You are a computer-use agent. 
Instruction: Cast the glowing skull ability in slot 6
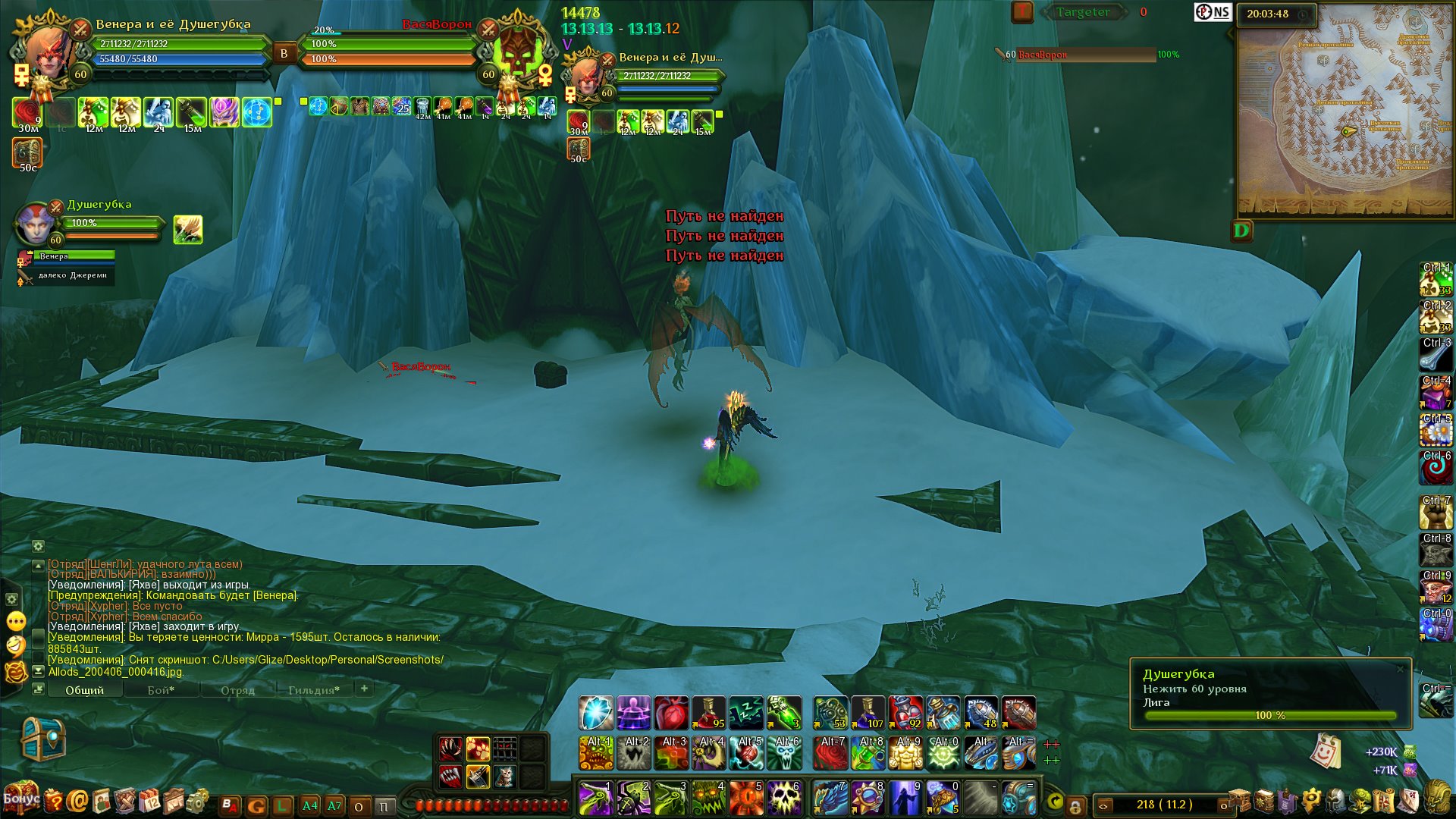point(785,799)
